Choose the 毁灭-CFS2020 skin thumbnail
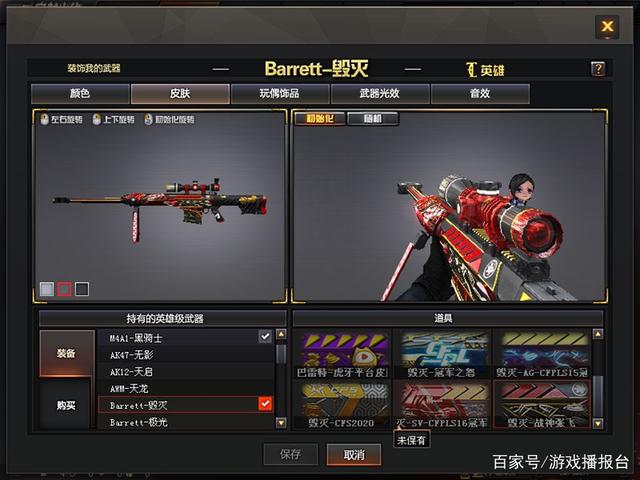This screenshot has width=640, height=480. (341, 407)
